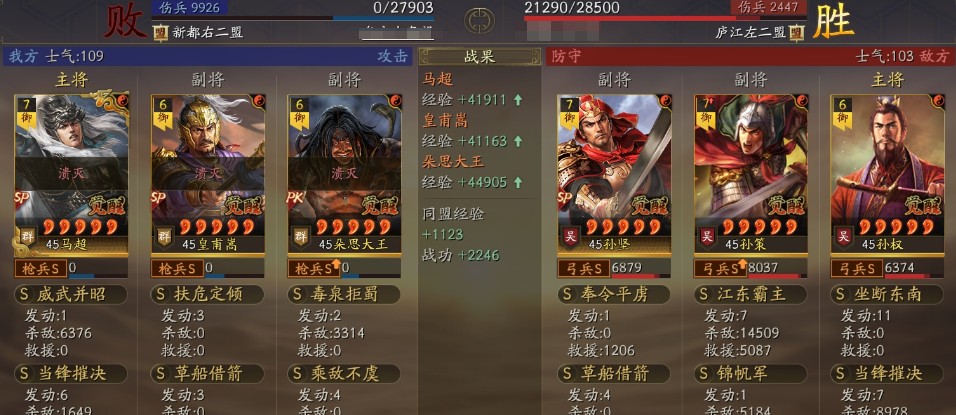956x415 pixels.
Task: View the 毒泉拒蜀 skill info
Action: click(344, 294)
